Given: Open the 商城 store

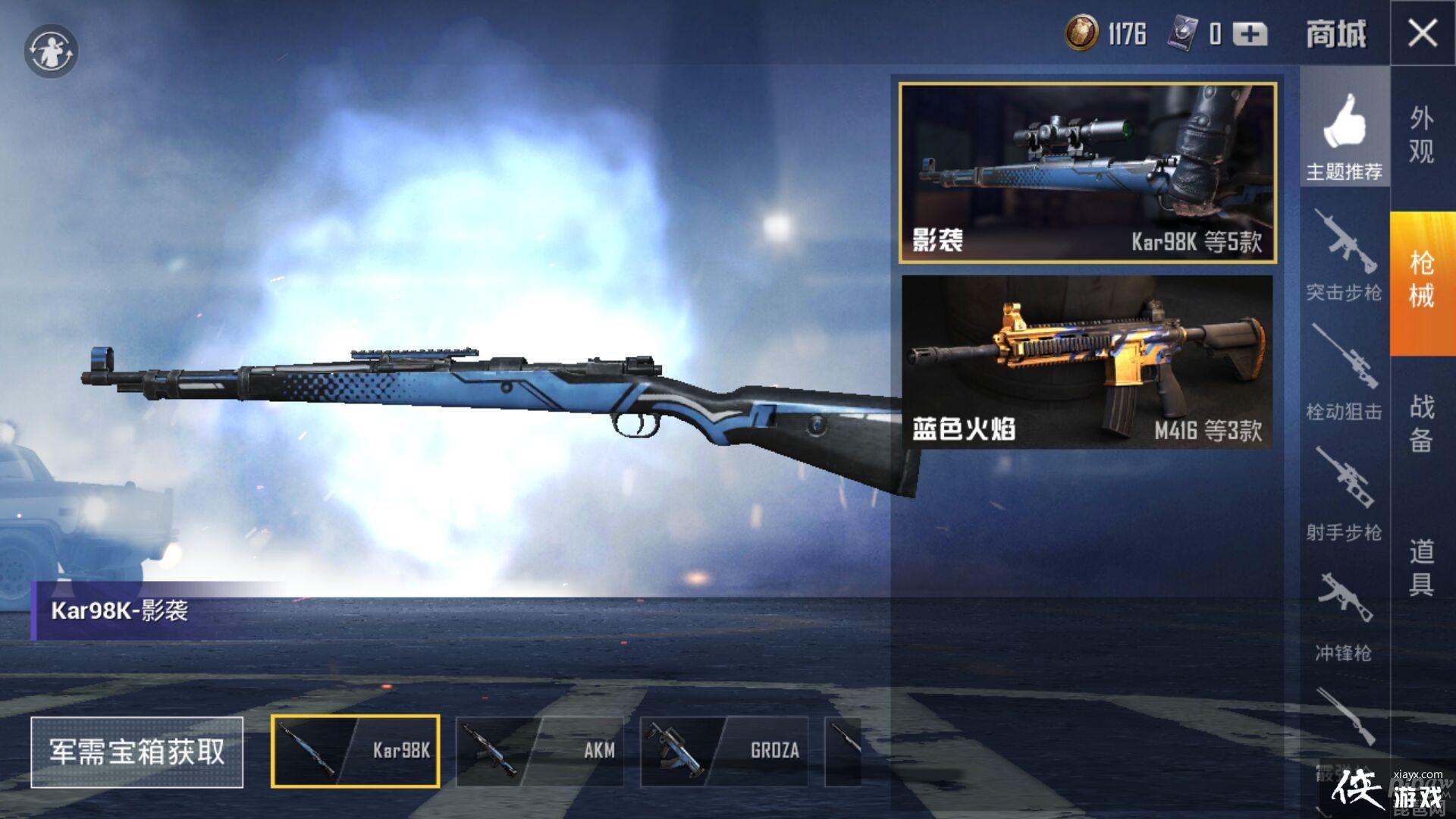Looking at the screenshot, I should [x=1336, y=35].
